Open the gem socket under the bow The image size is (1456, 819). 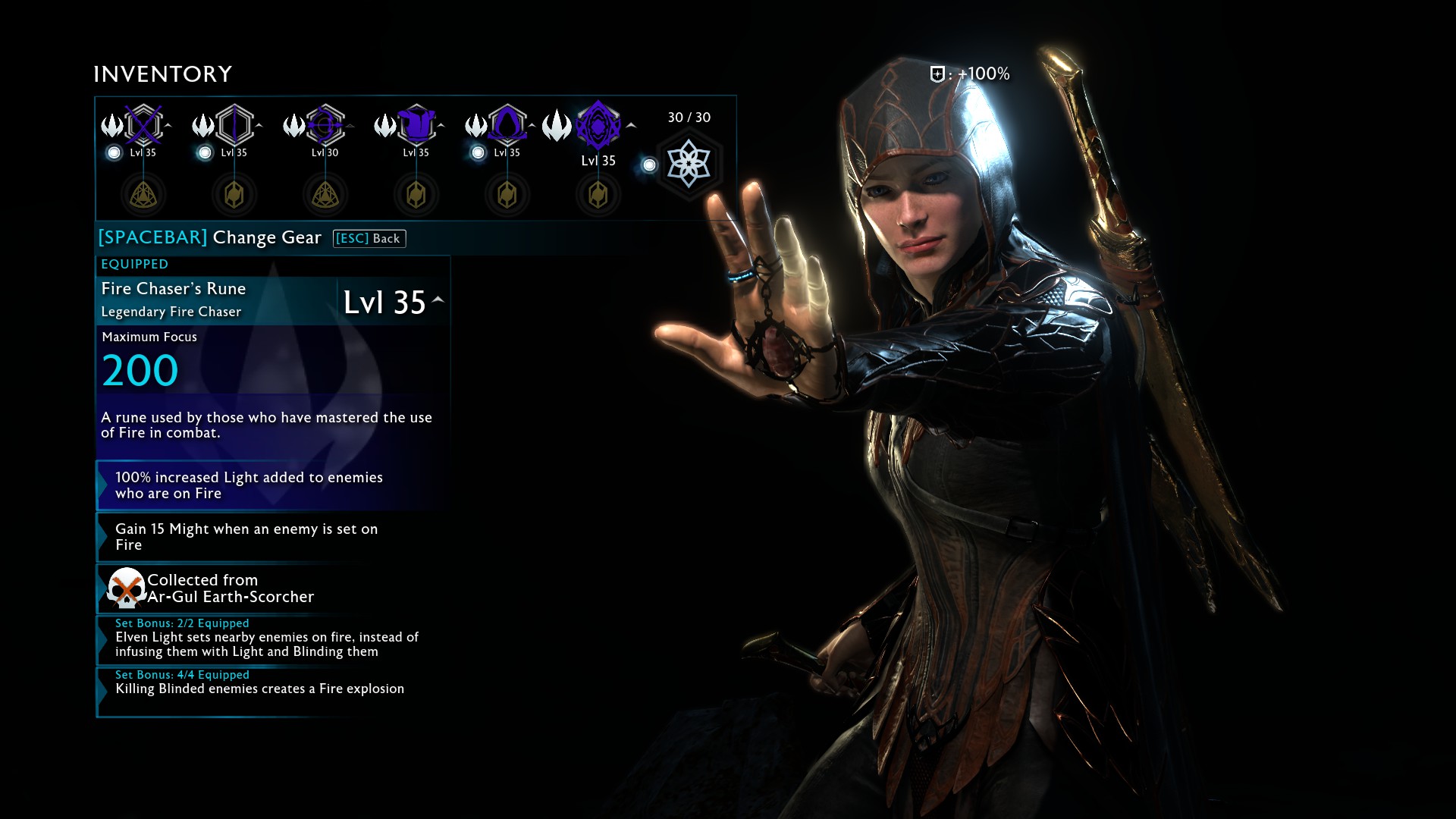(x=325, y=195)
